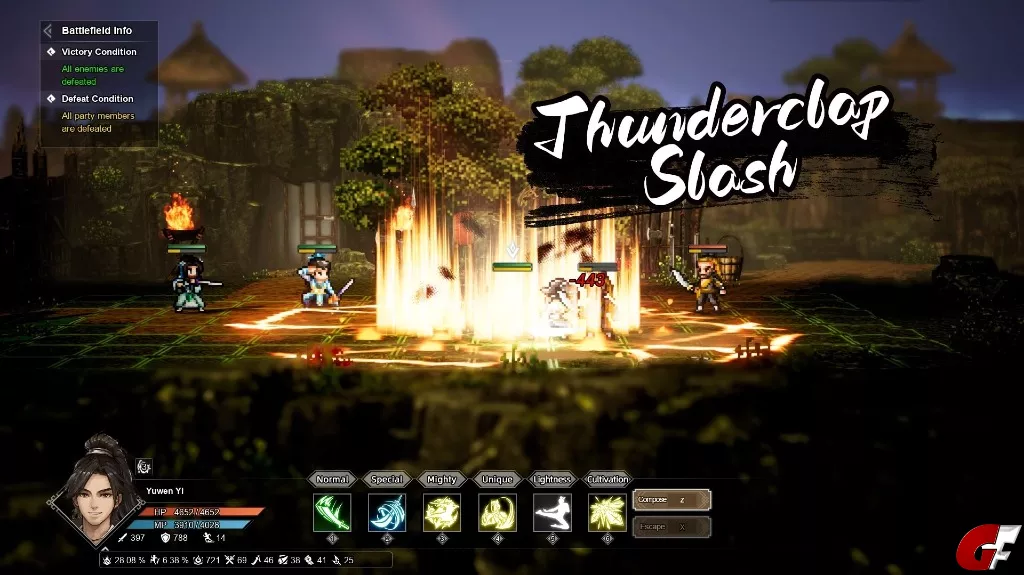Screen dimensions: 1024x575
Task: Expand the stats bar arrow below the portrait
Action: coord(104,549)
